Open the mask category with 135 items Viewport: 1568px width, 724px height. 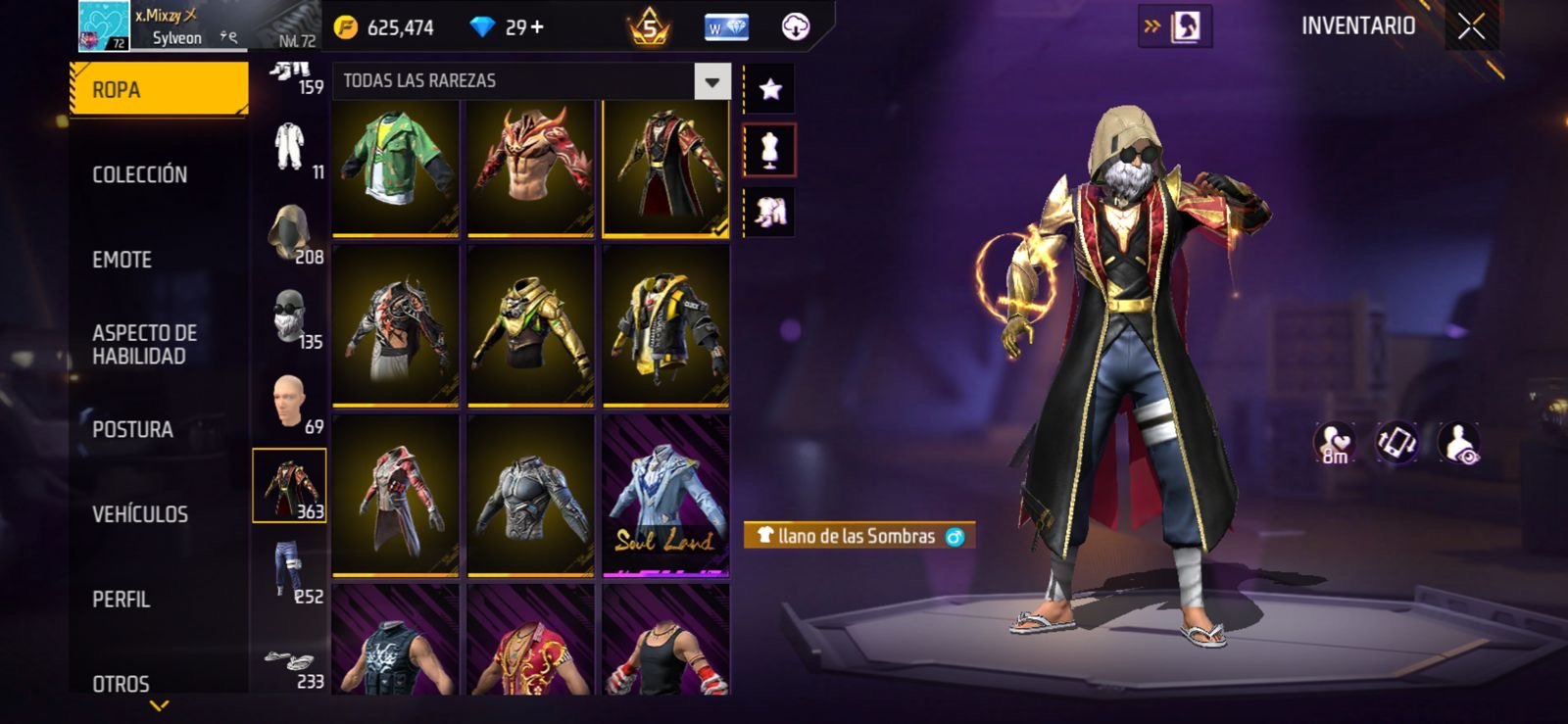[289, 318]
